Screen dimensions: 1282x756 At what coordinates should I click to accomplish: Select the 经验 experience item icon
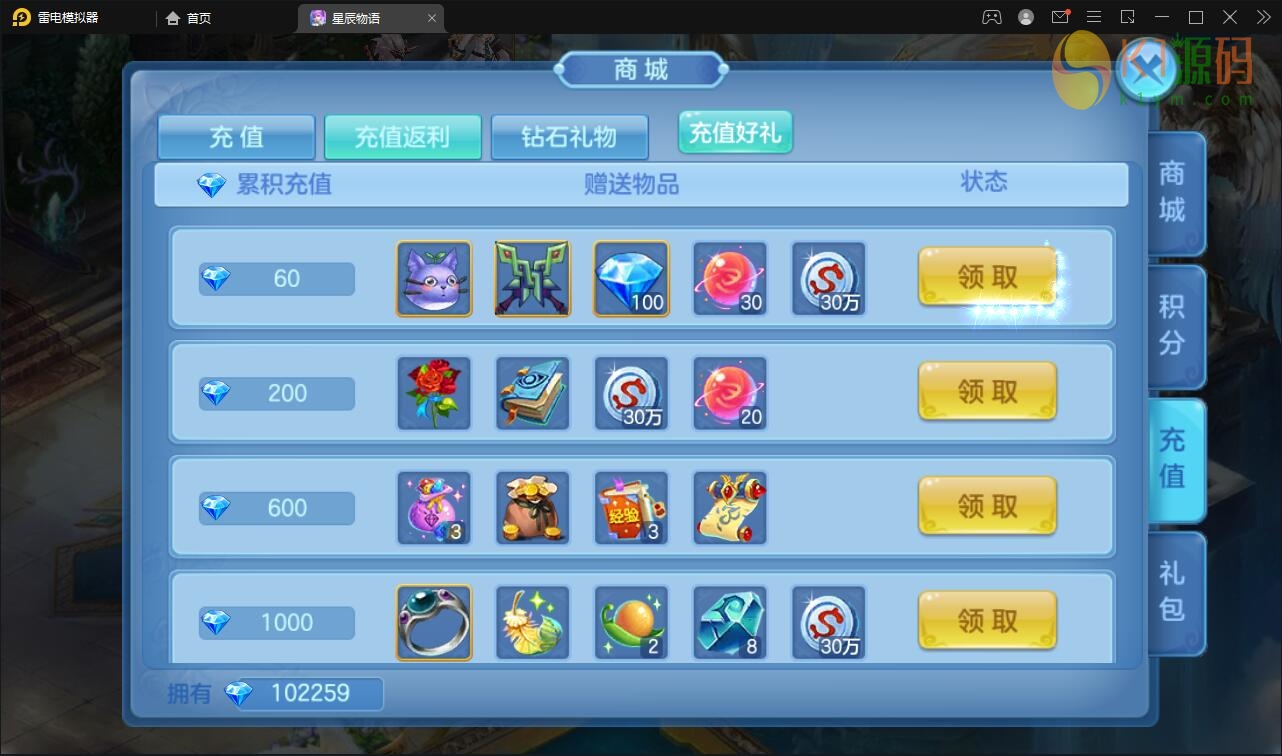[x=631, y=507]
